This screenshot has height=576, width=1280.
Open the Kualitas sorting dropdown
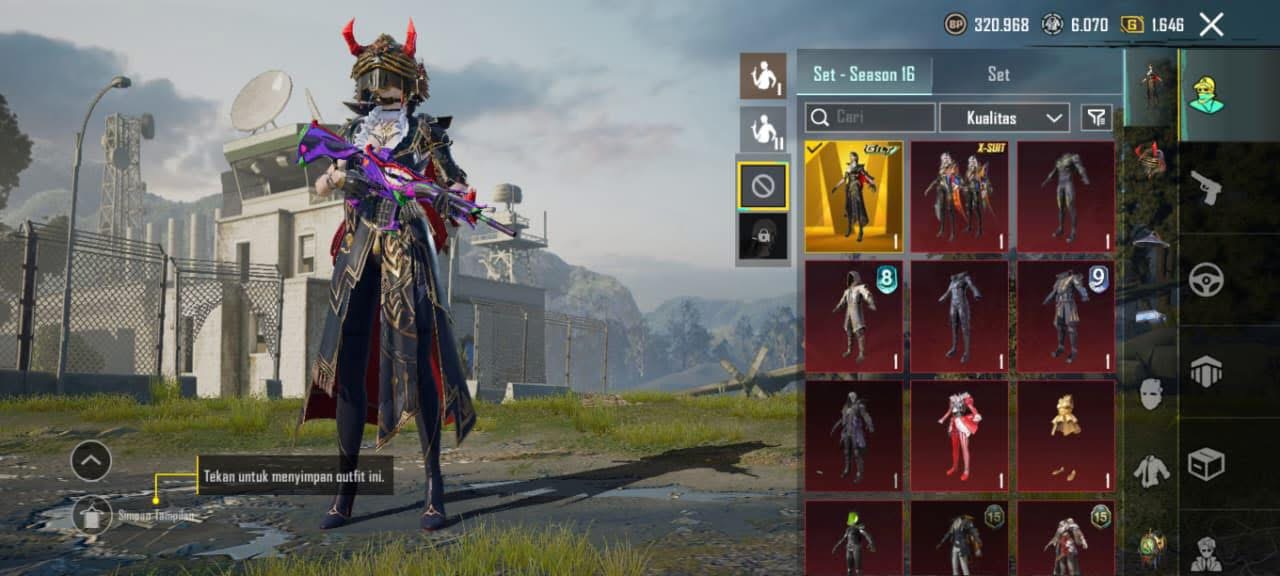[x=1004, y=118]
